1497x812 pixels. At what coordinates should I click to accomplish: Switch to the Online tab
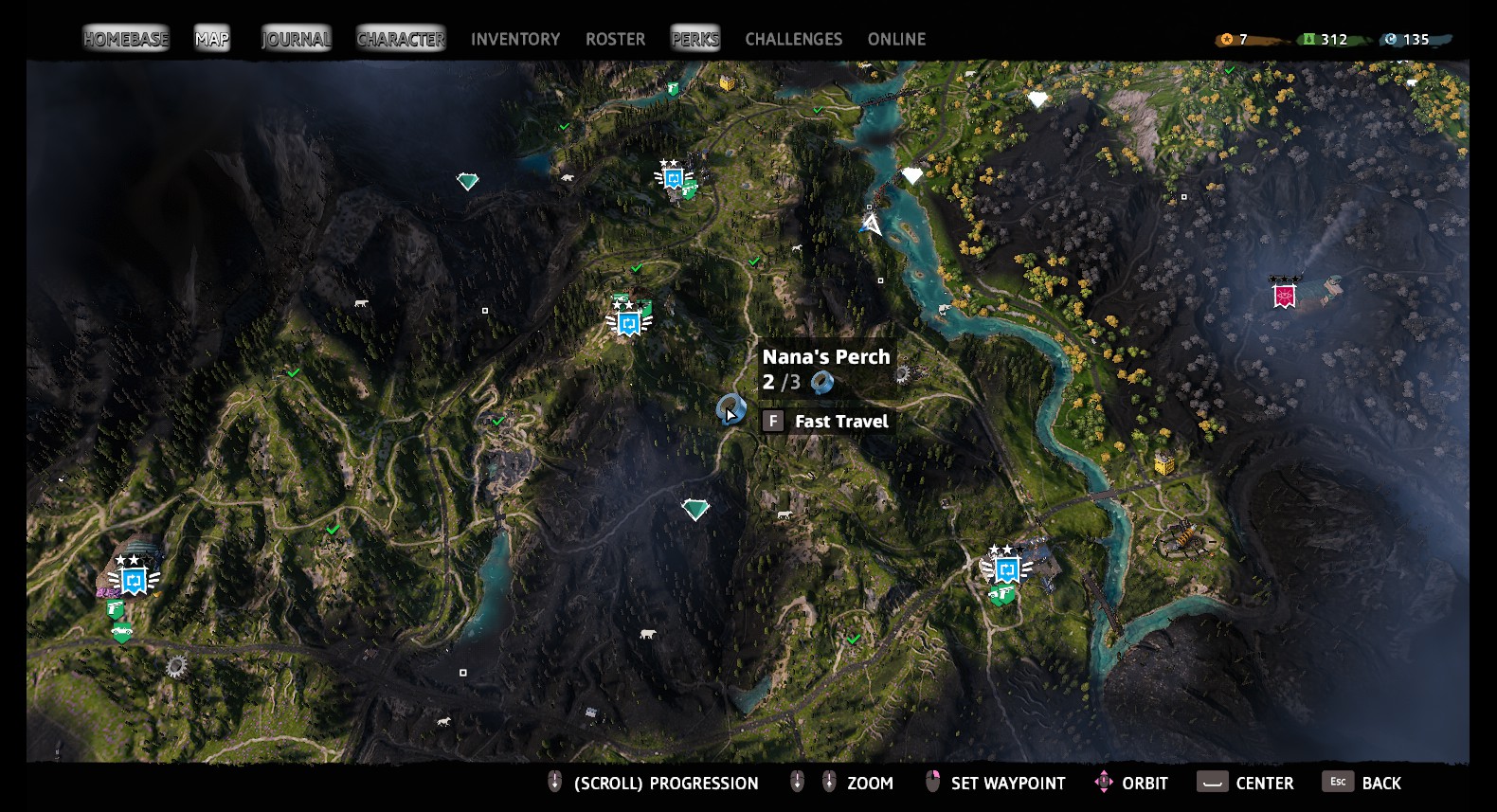(896, 39)
